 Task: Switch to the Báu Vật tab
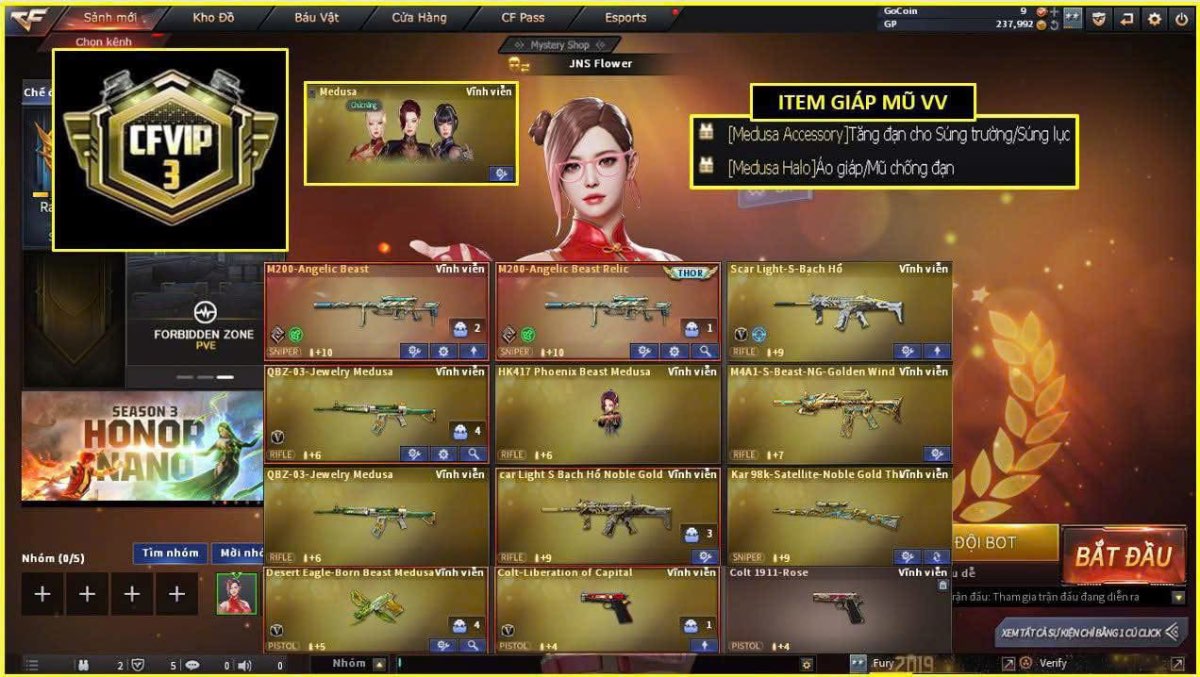point(316,18)
